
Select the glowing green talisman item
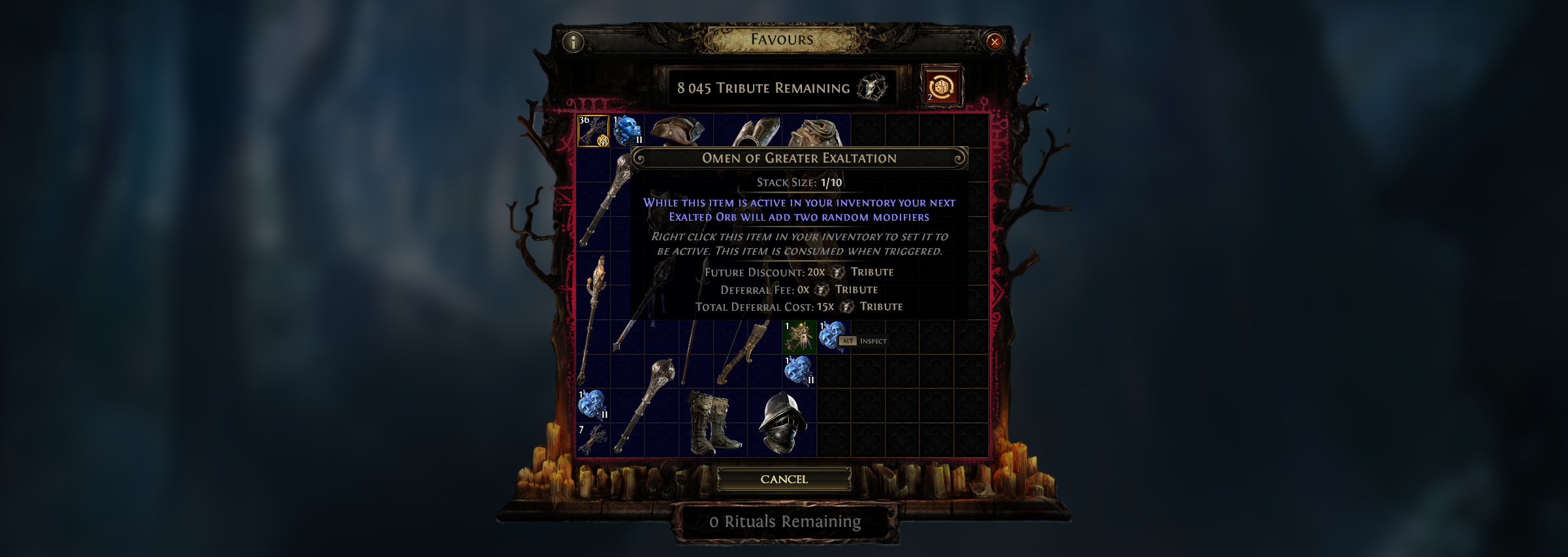coord(801,336)
